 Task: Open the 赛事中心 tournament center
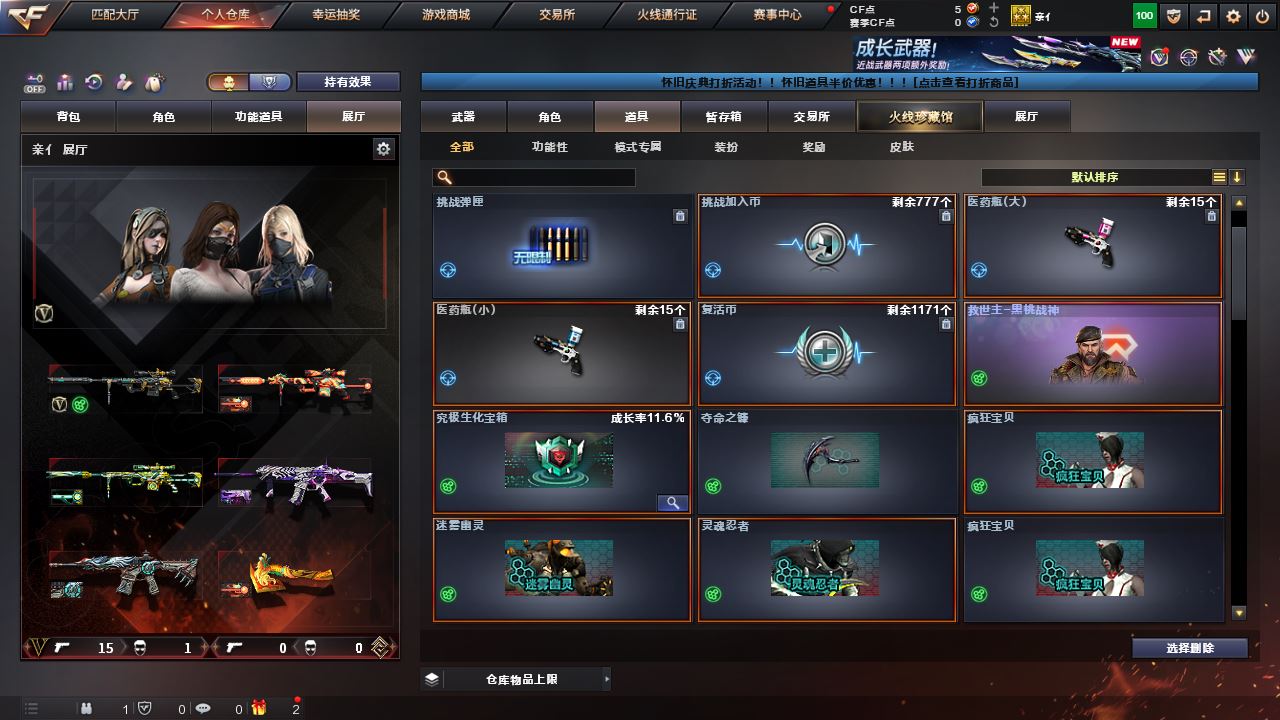[x=777, y=15]
